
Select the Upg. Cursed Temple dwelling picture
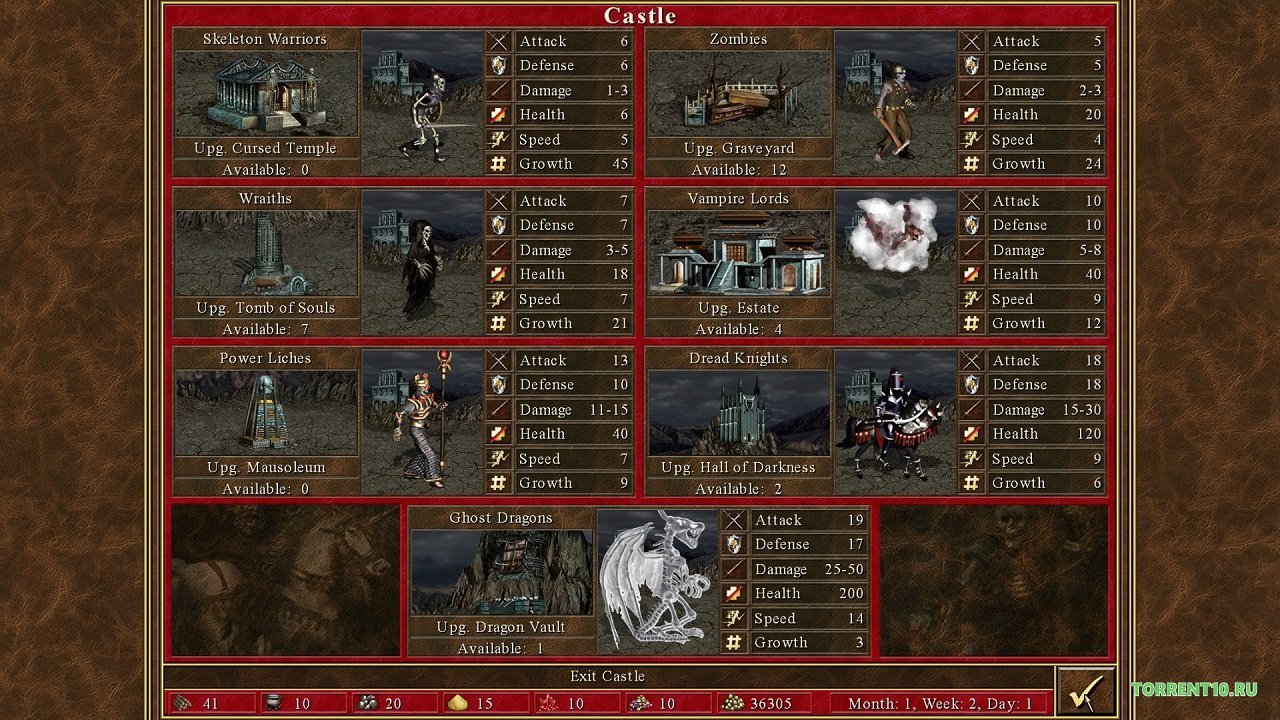click(x=266, y=94)
